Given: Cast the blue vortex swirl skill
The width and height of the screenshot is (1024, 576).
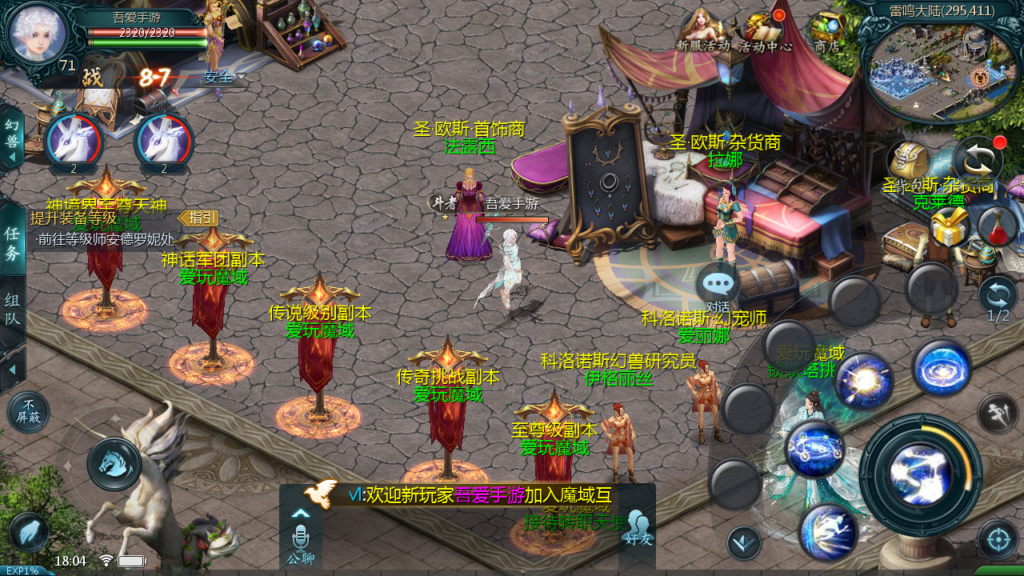Looking at the screenshot, I should pos(941,368).
